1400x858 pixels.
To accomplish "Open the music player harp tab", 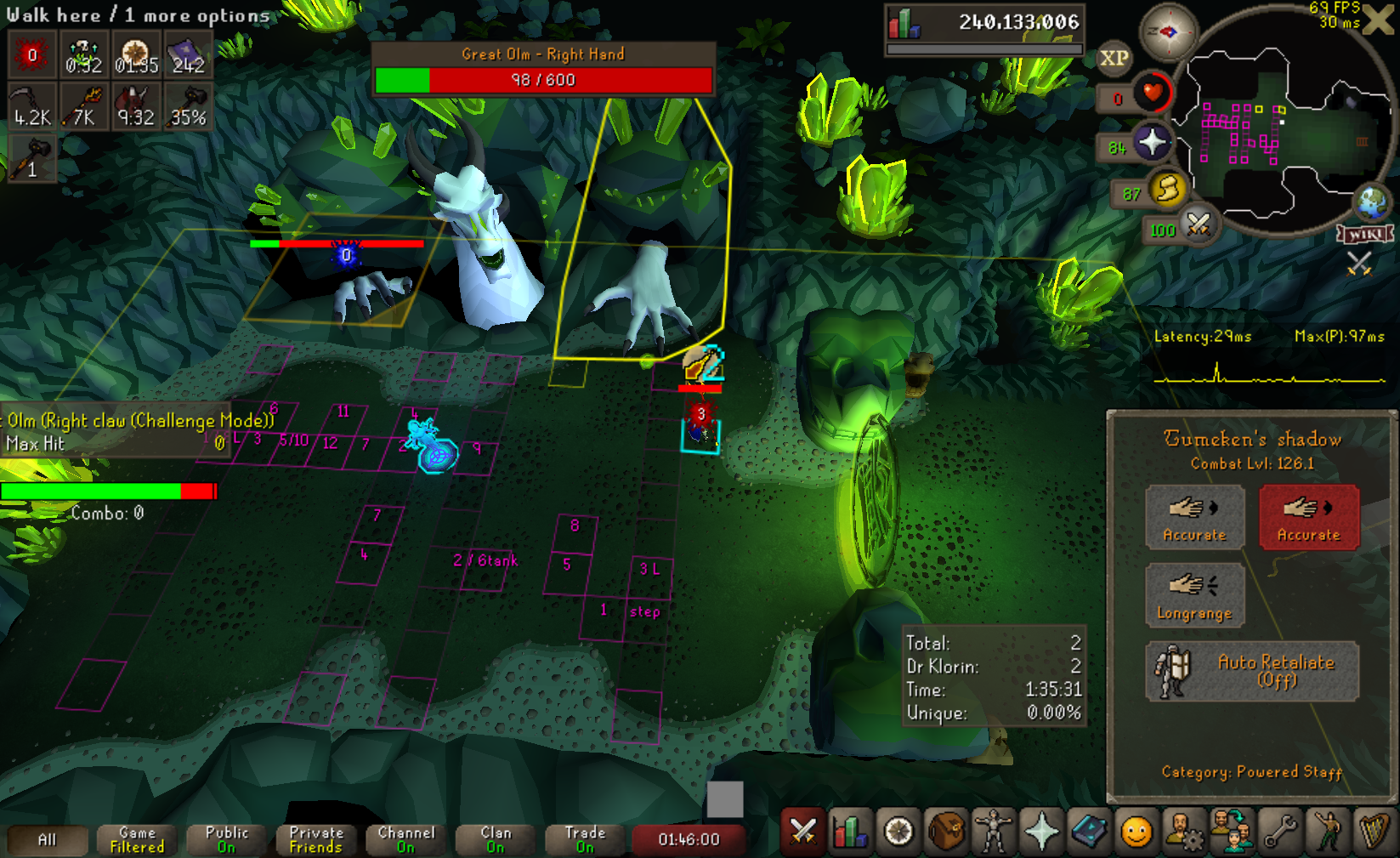I will 1374,831.
